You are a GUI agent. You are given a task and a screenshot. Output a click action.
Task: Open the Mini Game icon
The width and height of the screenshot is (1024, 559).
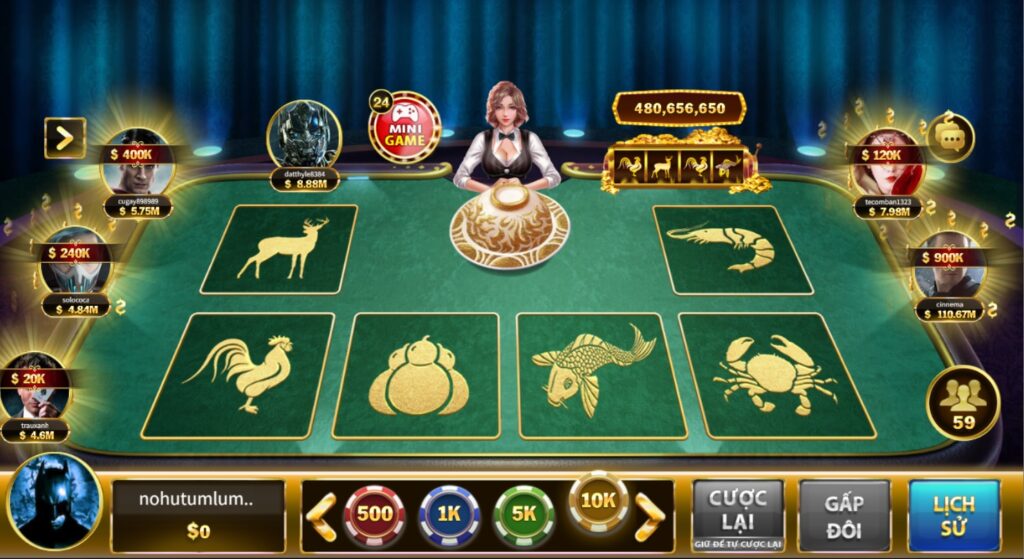coord(405,128)
